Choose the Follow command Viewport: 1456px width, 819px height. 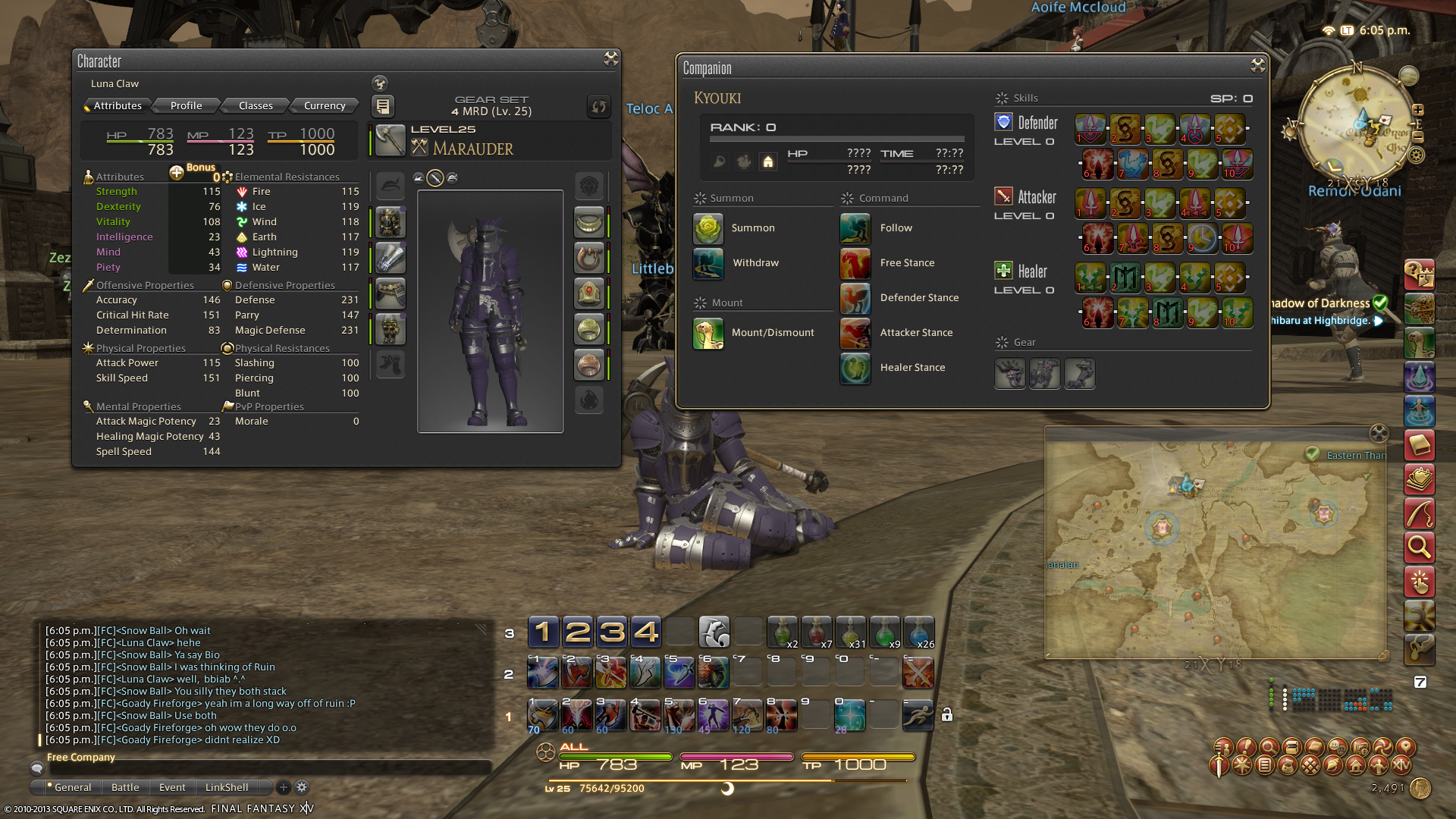[855, 228]
